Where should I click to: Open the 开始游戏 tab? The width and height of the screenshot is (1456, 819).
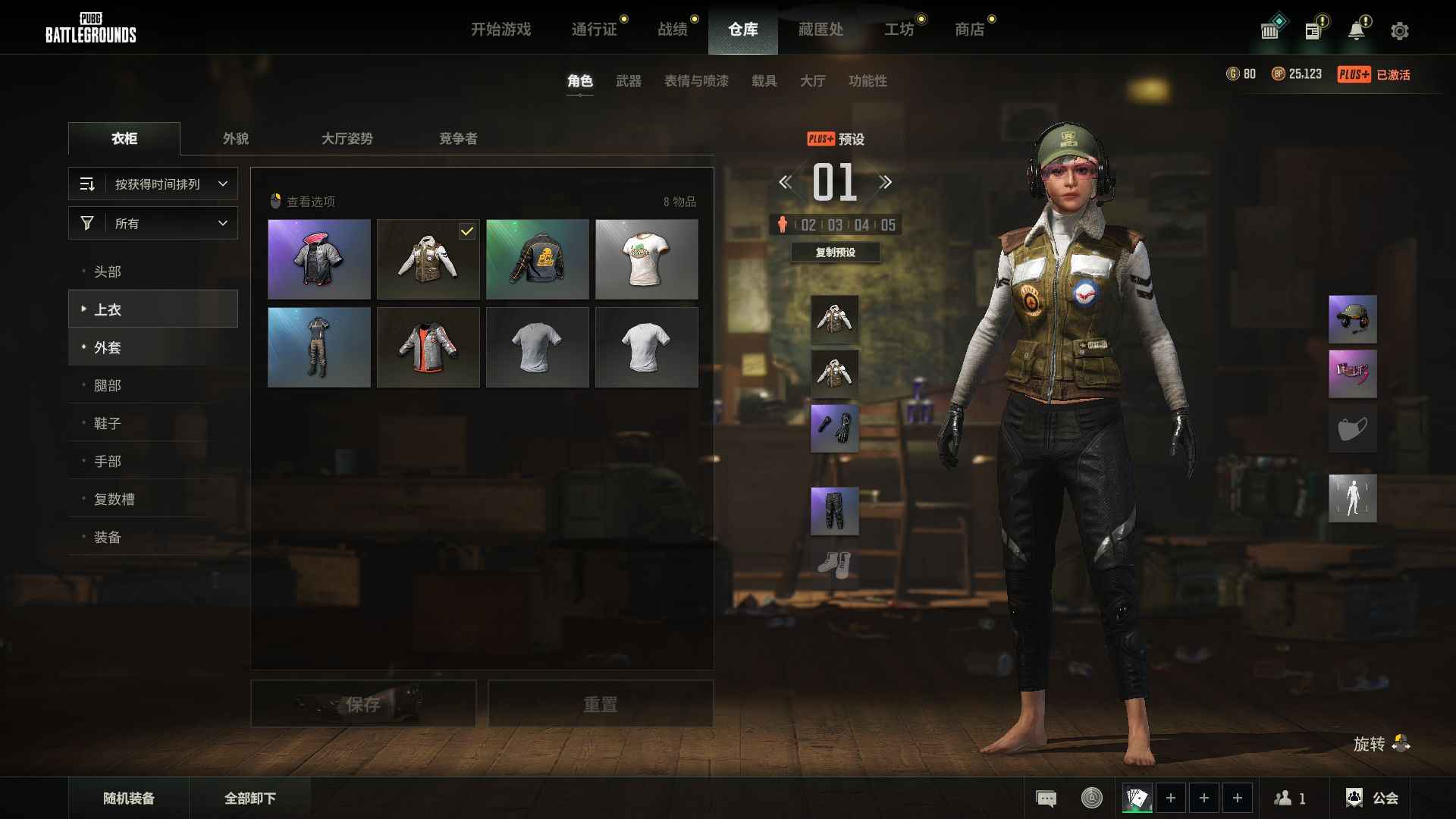point(500,30)
